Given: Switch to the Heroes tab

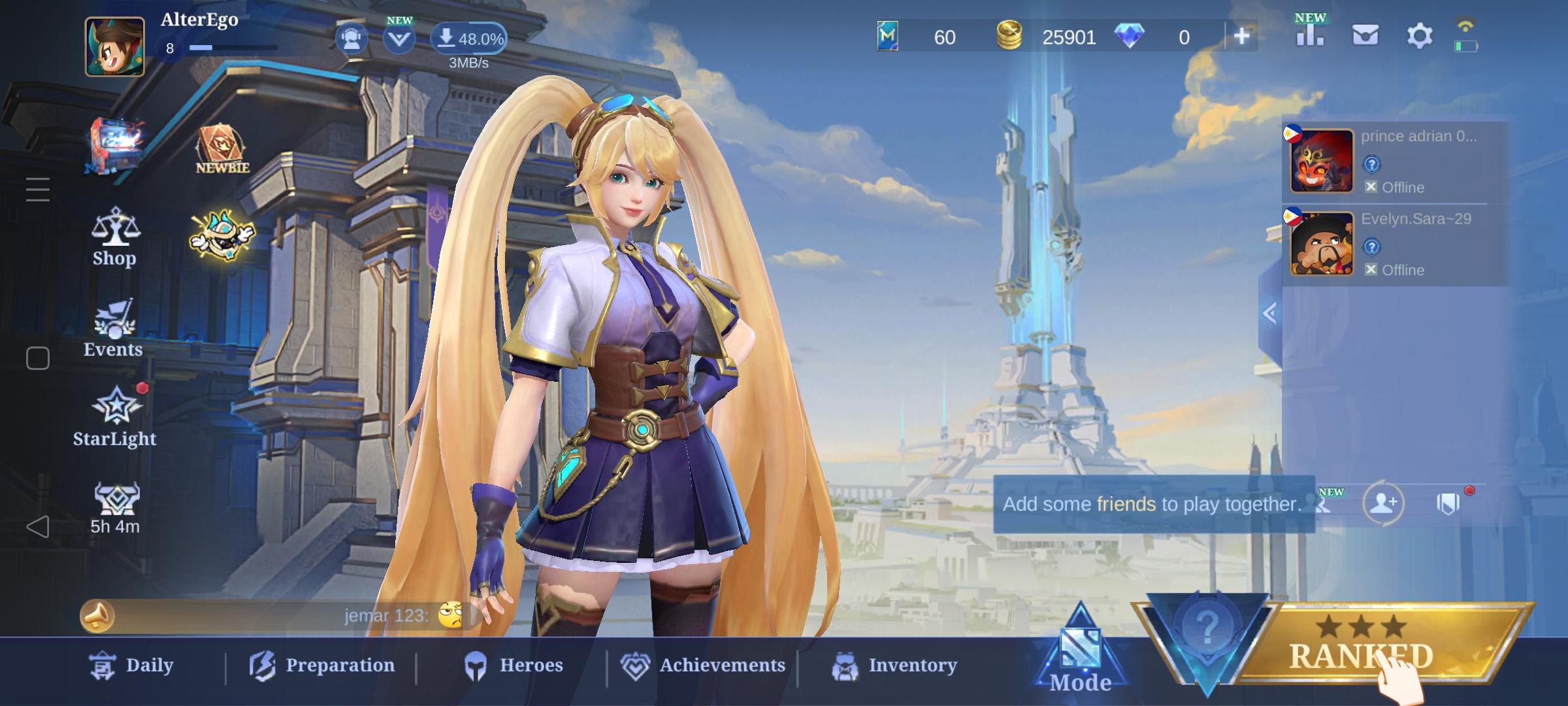Looking at the screenshot, I should click(513, 664).
